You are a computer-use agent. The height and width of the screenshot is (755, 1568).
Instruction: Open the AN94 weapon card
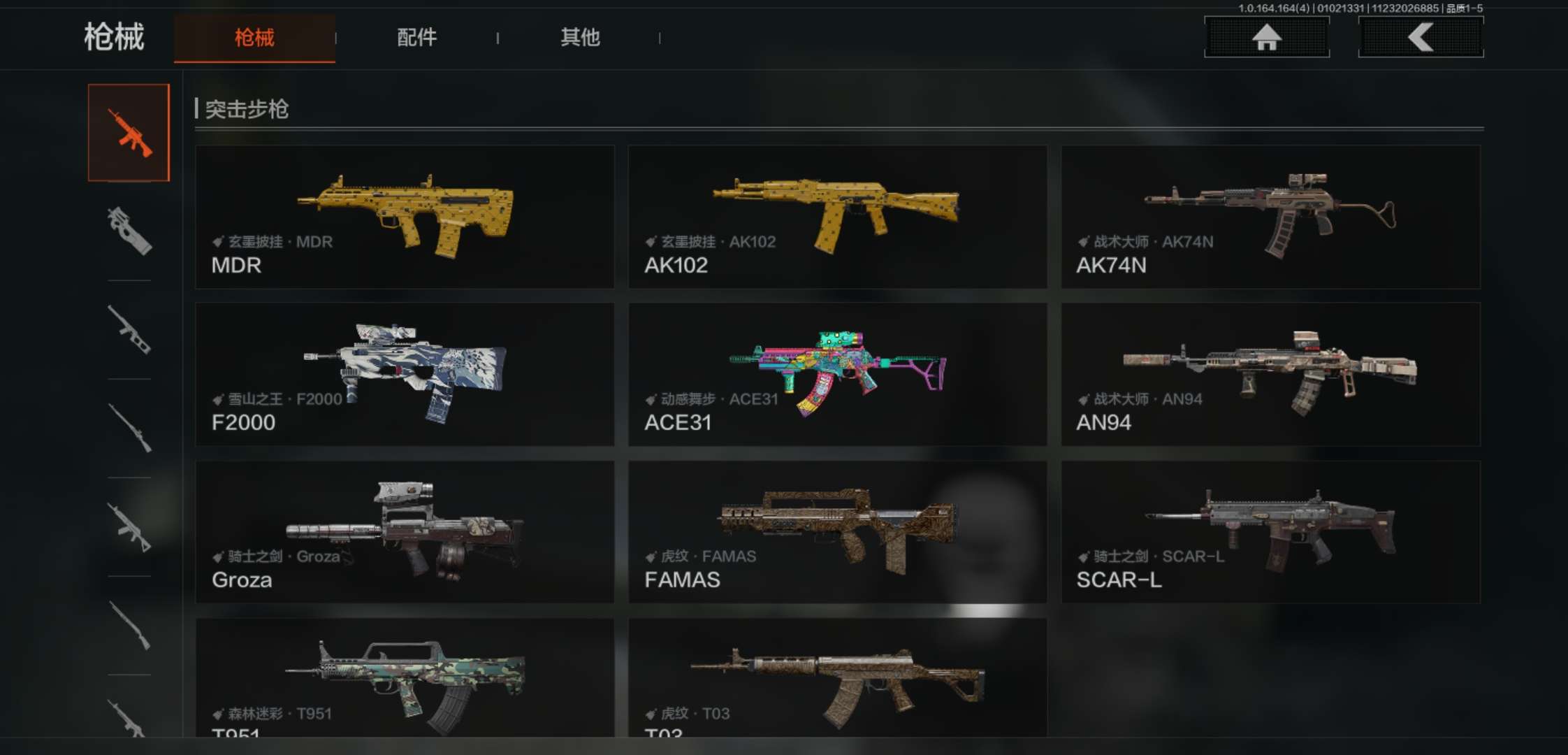coord(1270,374)
